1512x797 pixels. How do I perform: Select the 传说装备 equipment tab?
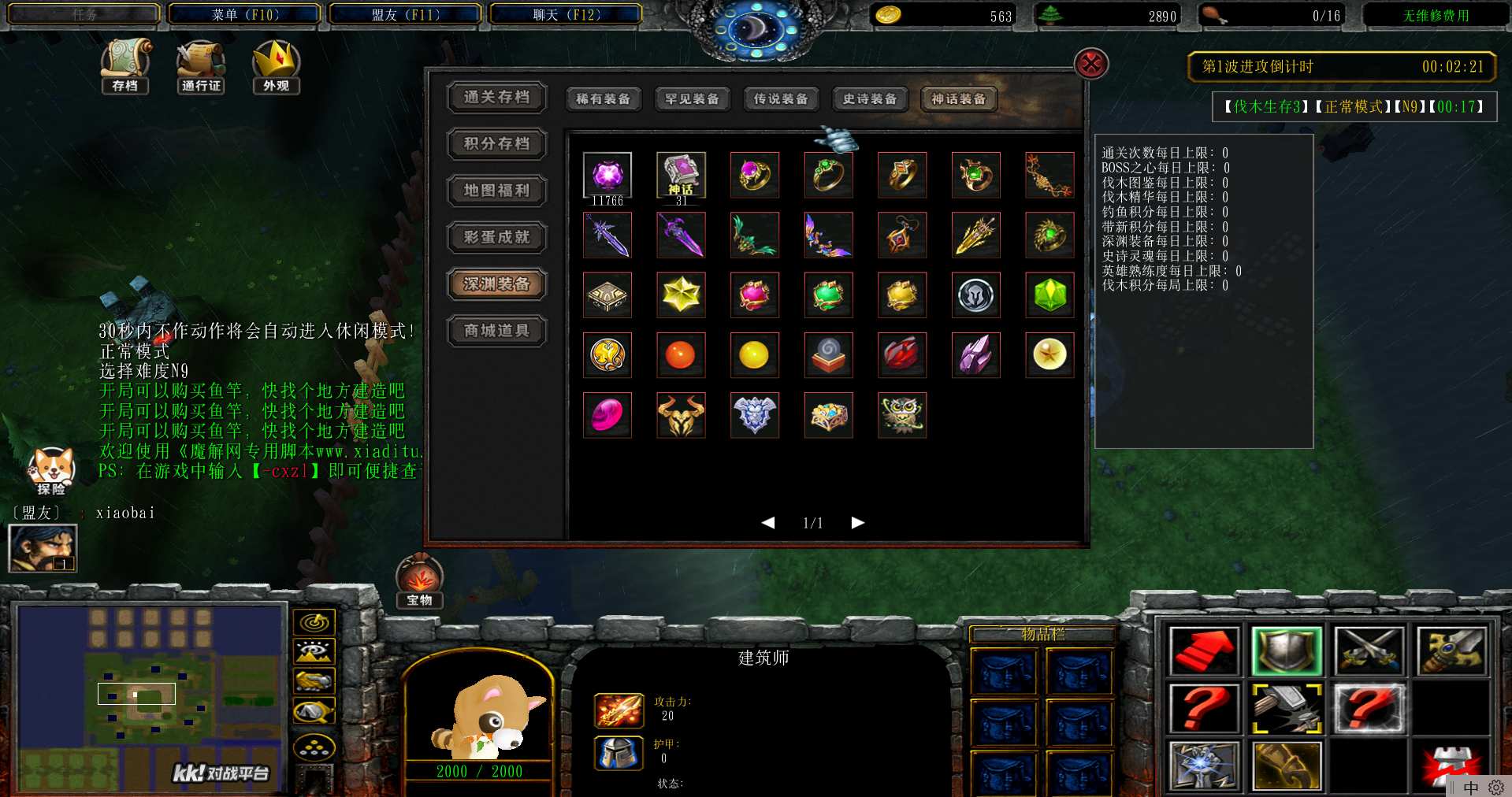click(781, 99)
